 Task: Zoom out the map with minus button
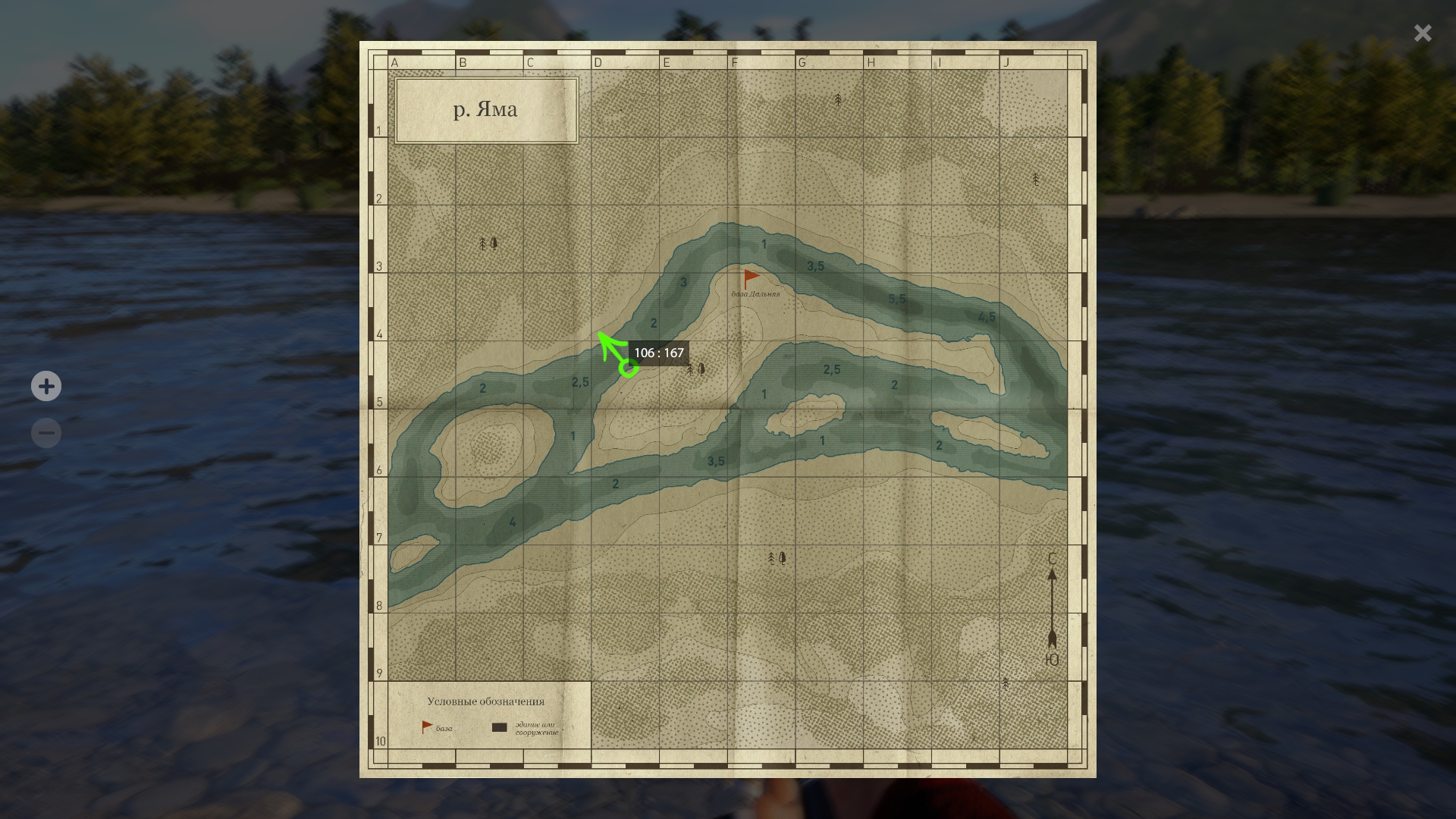46,433
